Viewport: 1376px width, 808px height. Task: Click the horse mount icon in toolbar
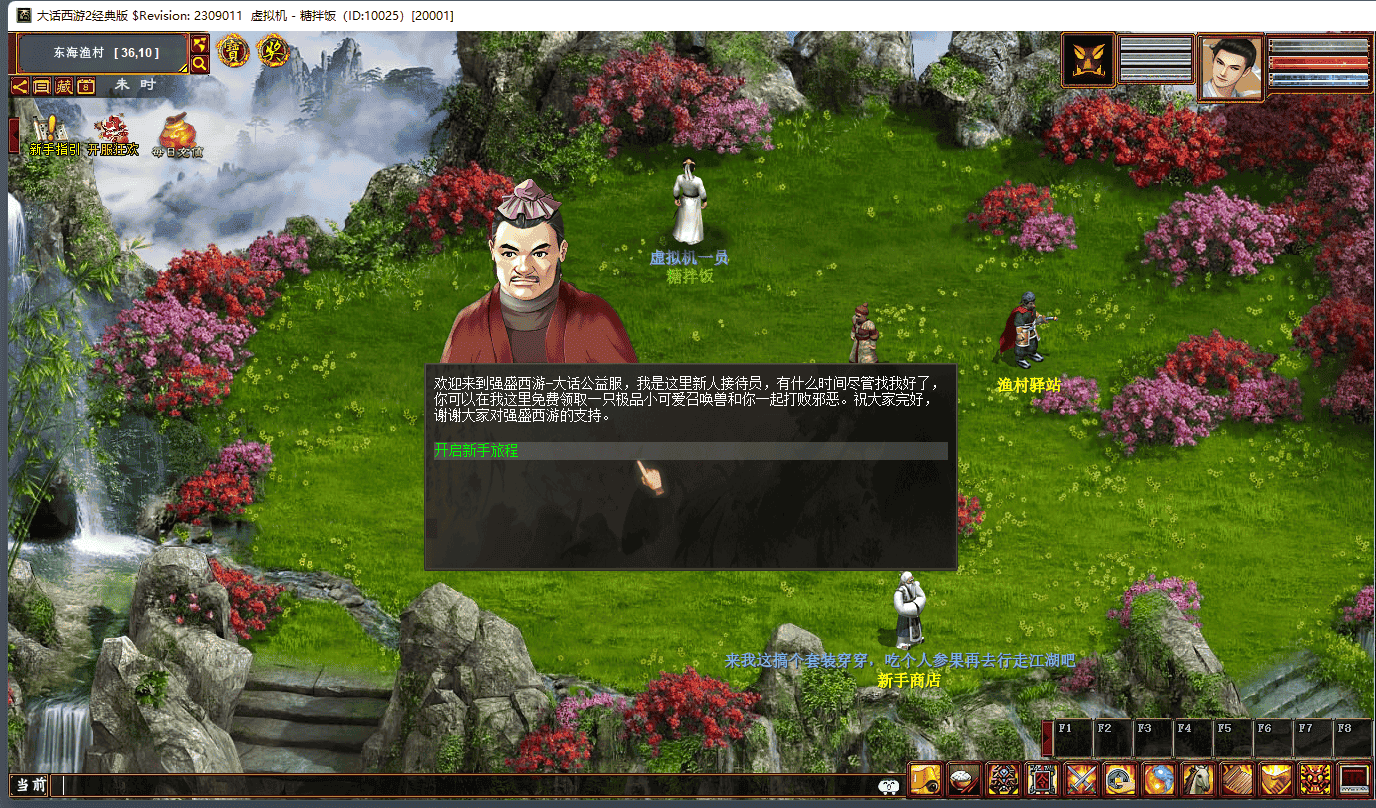(1197, 778)
